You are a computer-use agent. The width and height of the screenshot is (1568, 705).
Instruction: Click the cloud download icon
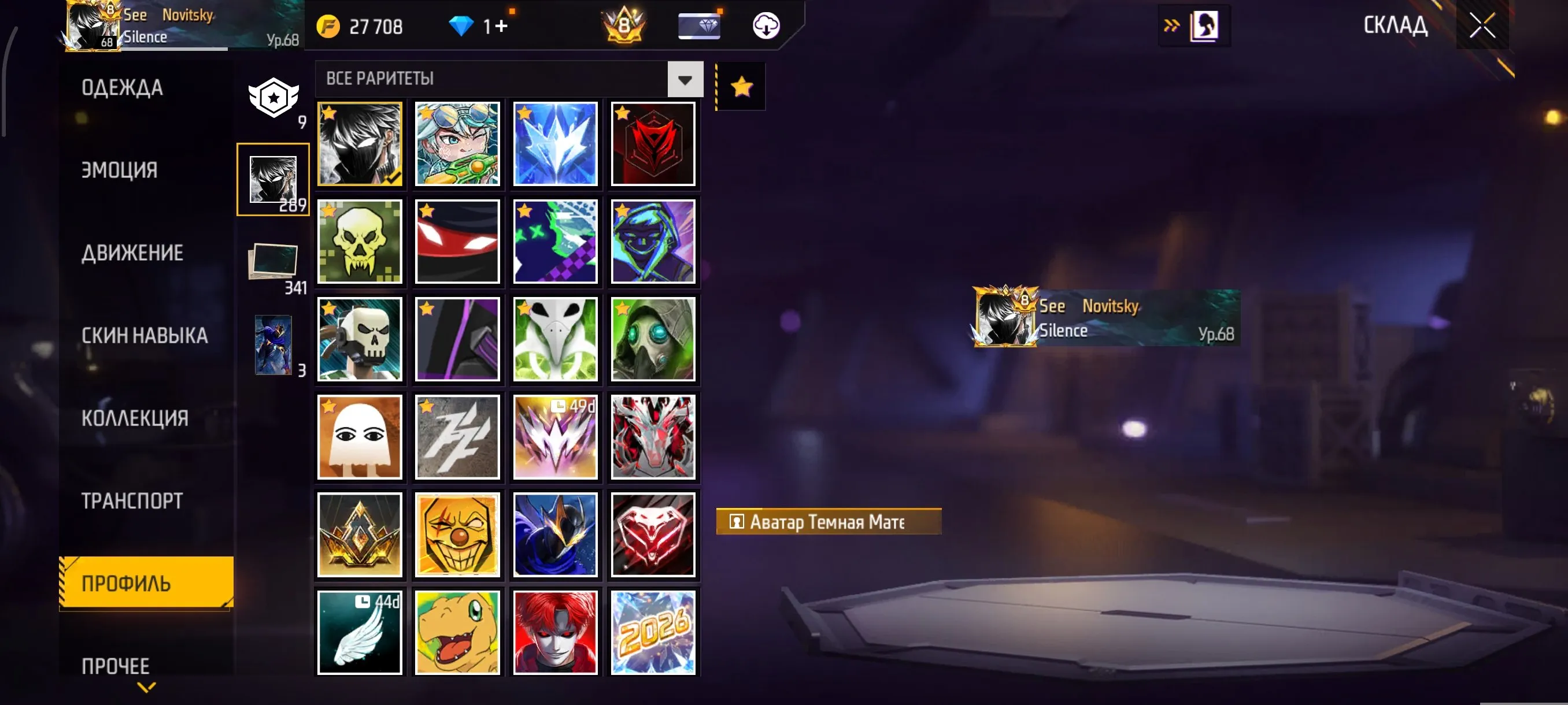(x=766, y=25)
